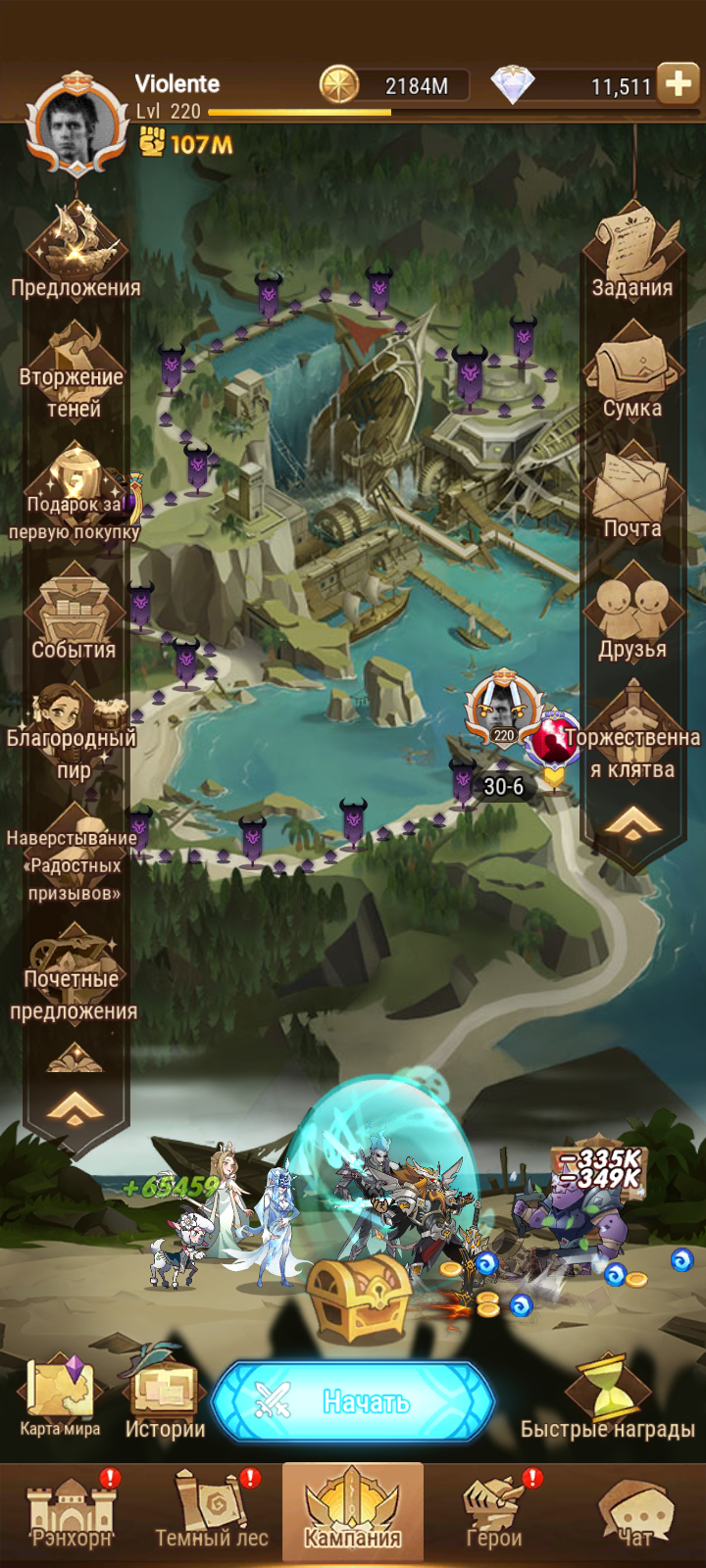706x1568 pixels.
Task: Open the Сумка bag inventory
Action: [632, 372]
